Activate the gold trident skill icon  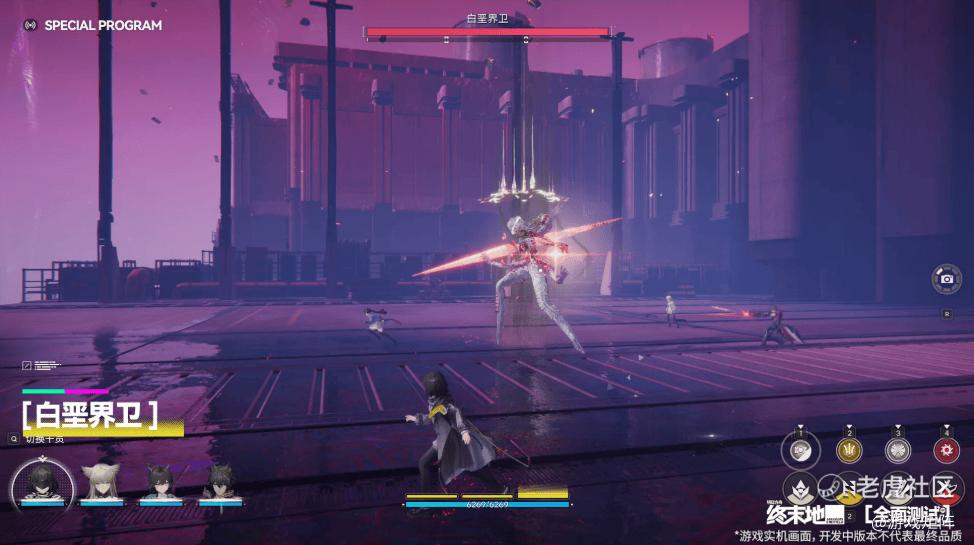(x=849, y=451)
